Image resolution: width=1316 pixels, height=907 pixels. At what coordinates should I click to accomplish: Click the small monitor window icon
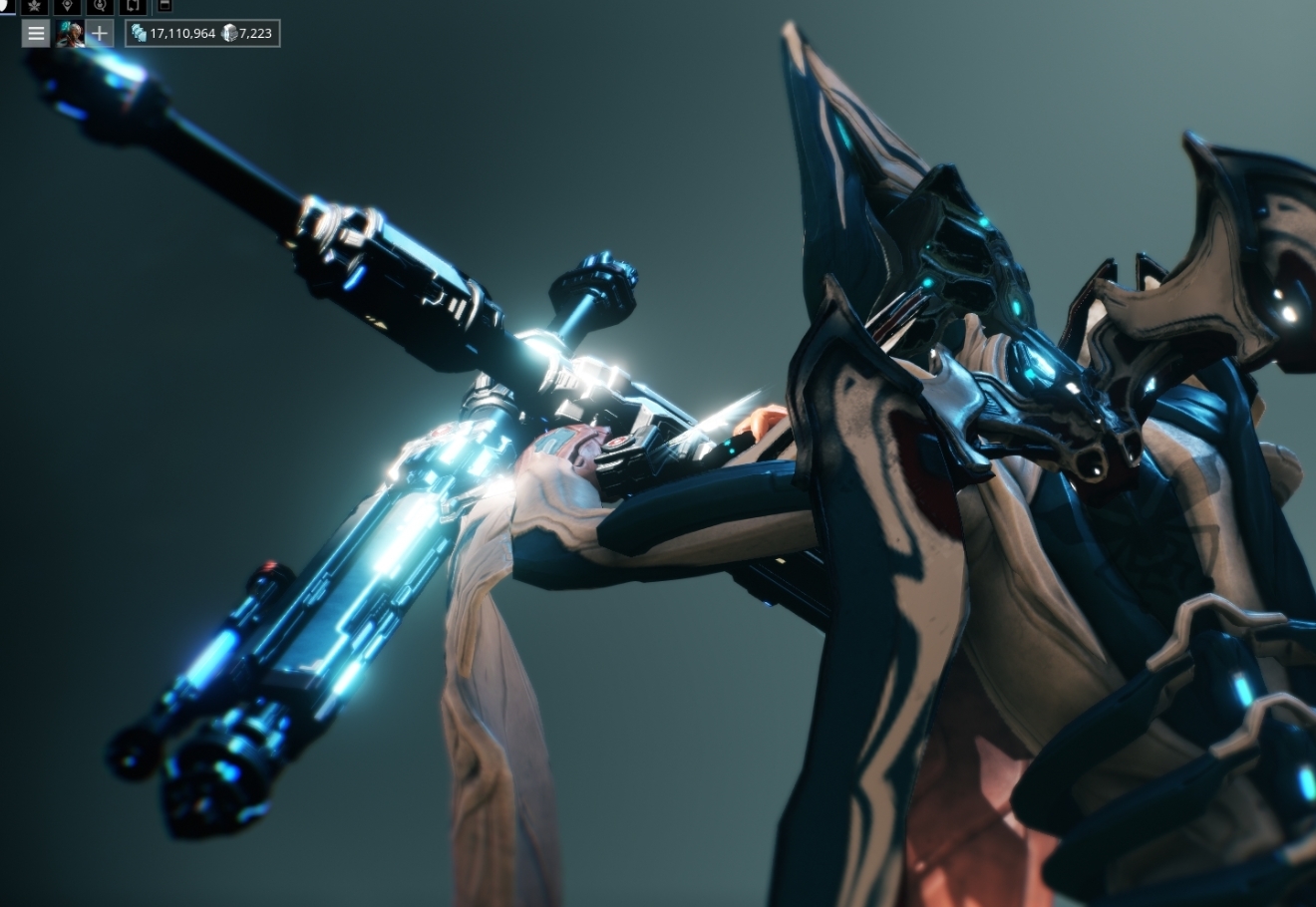[165, 7]
